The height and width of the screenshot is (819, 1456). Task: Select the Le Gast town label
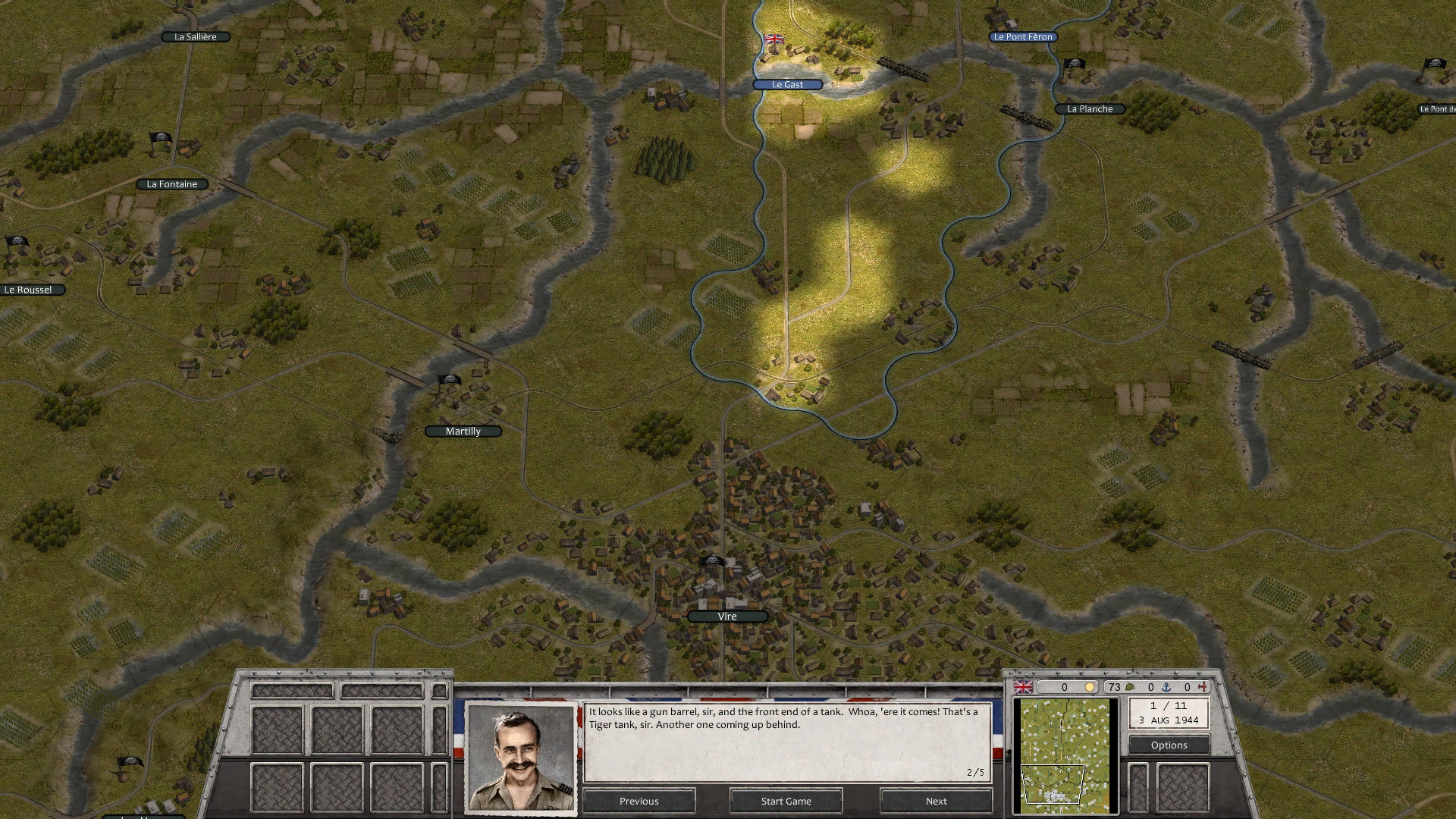(x=786, y=84)
